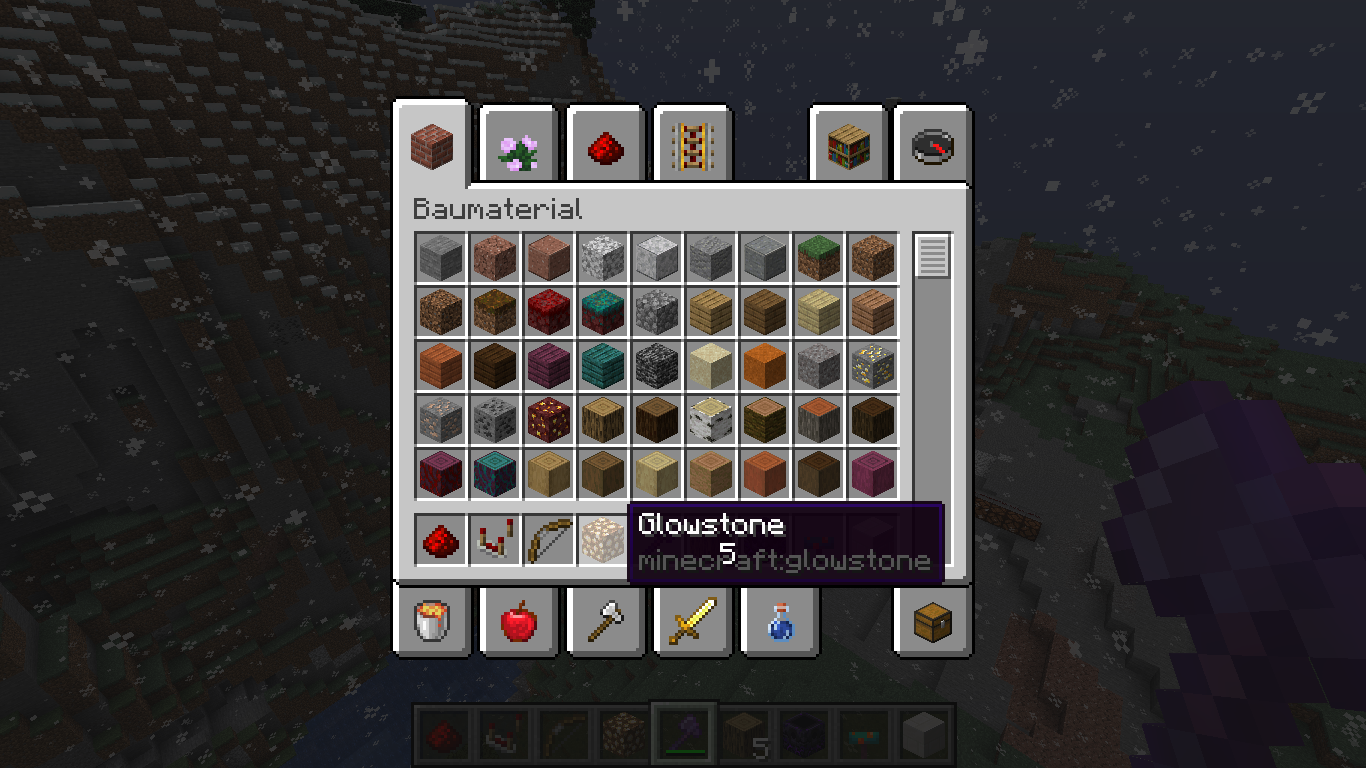Open the bookshelf saved hotbars tab

(848, 147)
